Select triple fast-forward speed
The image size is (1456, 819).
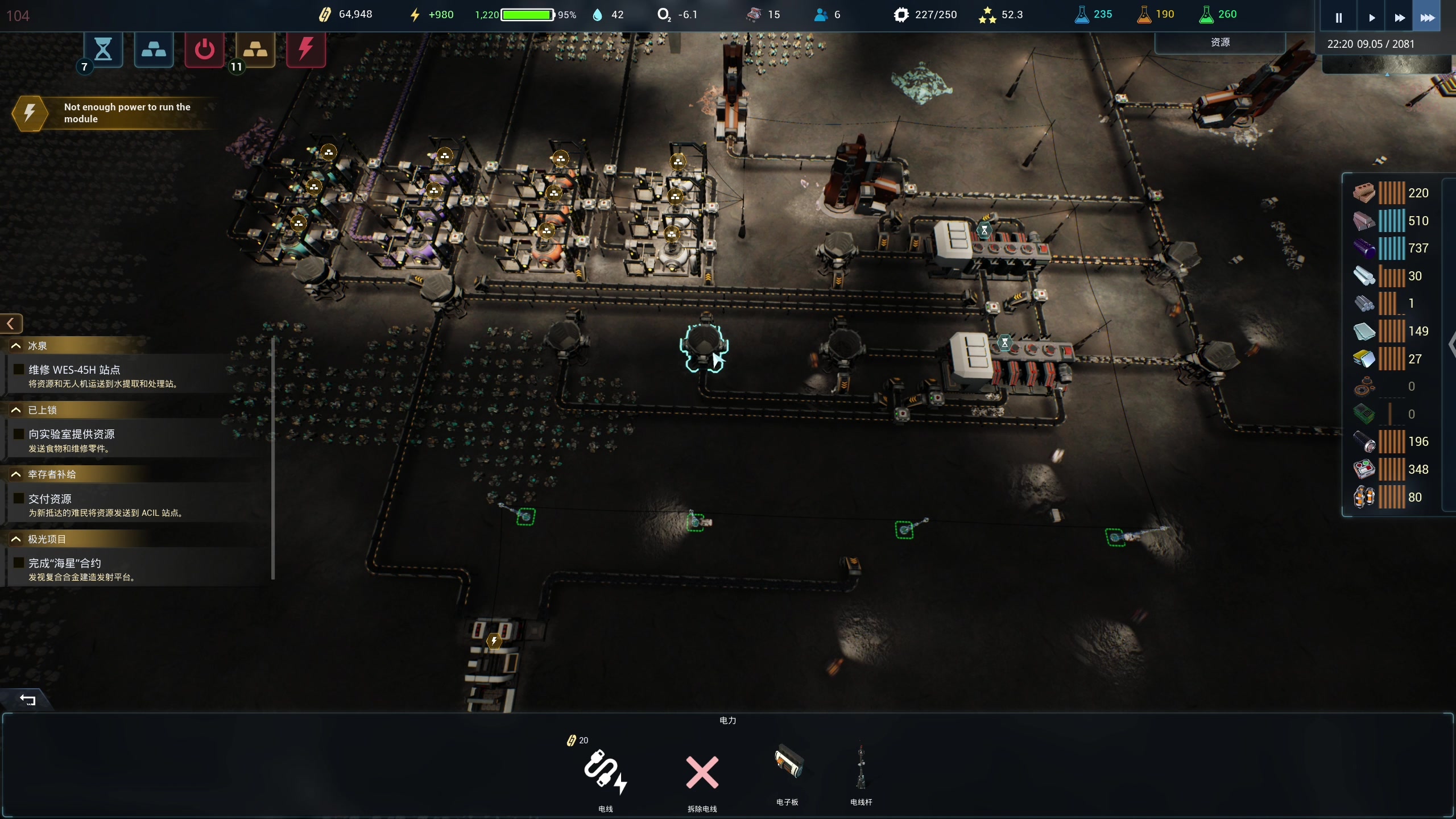point(1428,18)
